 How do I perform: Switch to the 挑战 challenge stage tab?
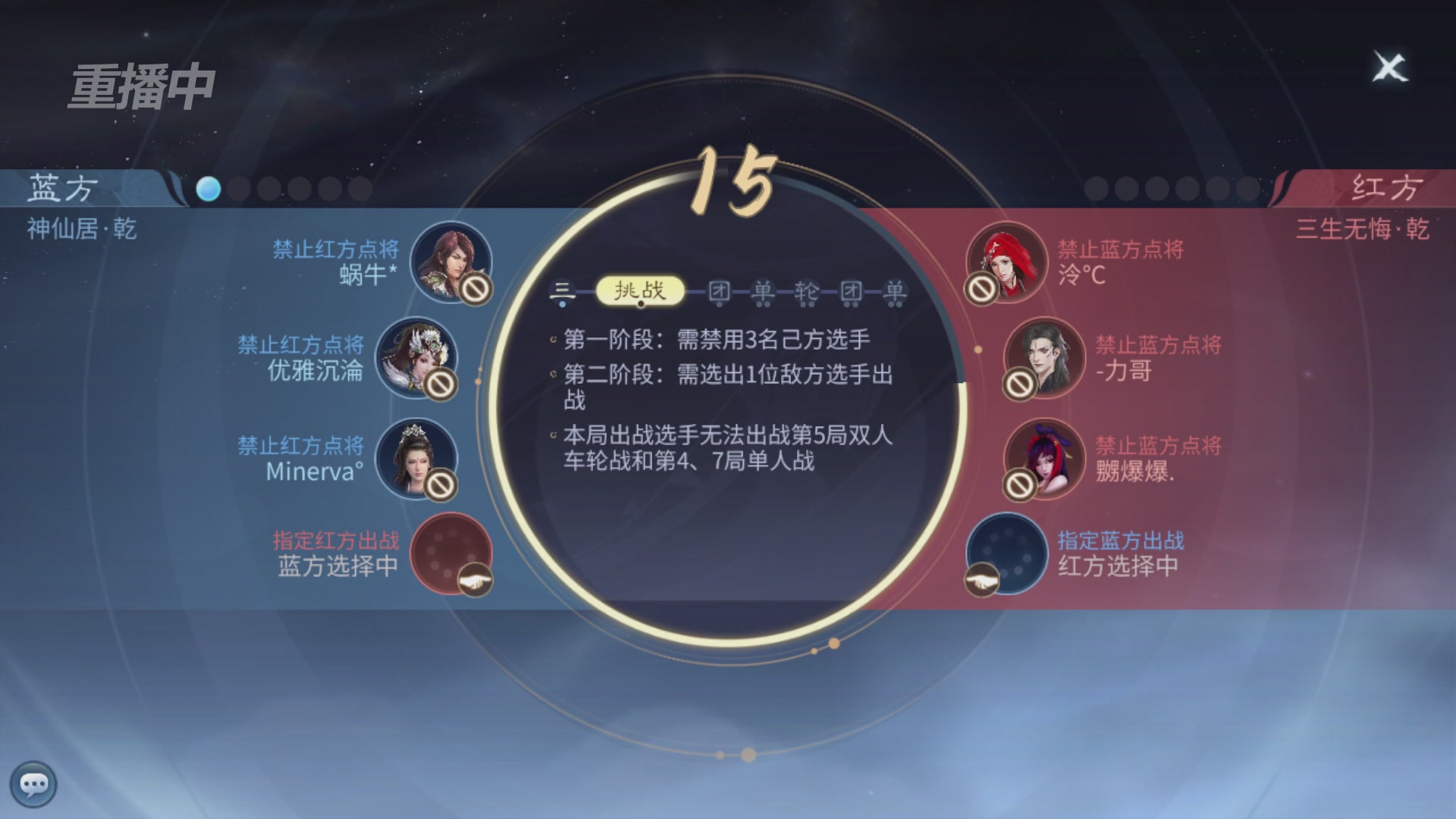(x=641, y=288)
